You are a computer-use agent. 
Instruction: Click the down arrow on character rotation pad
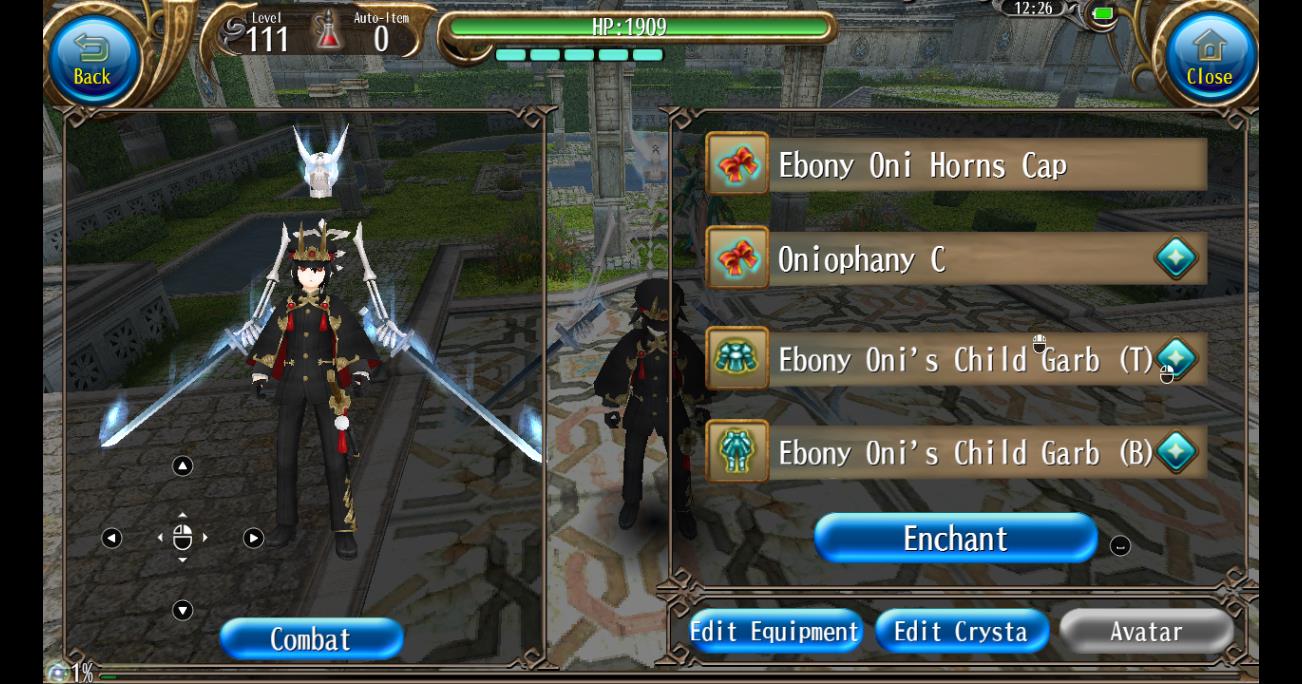182,610
